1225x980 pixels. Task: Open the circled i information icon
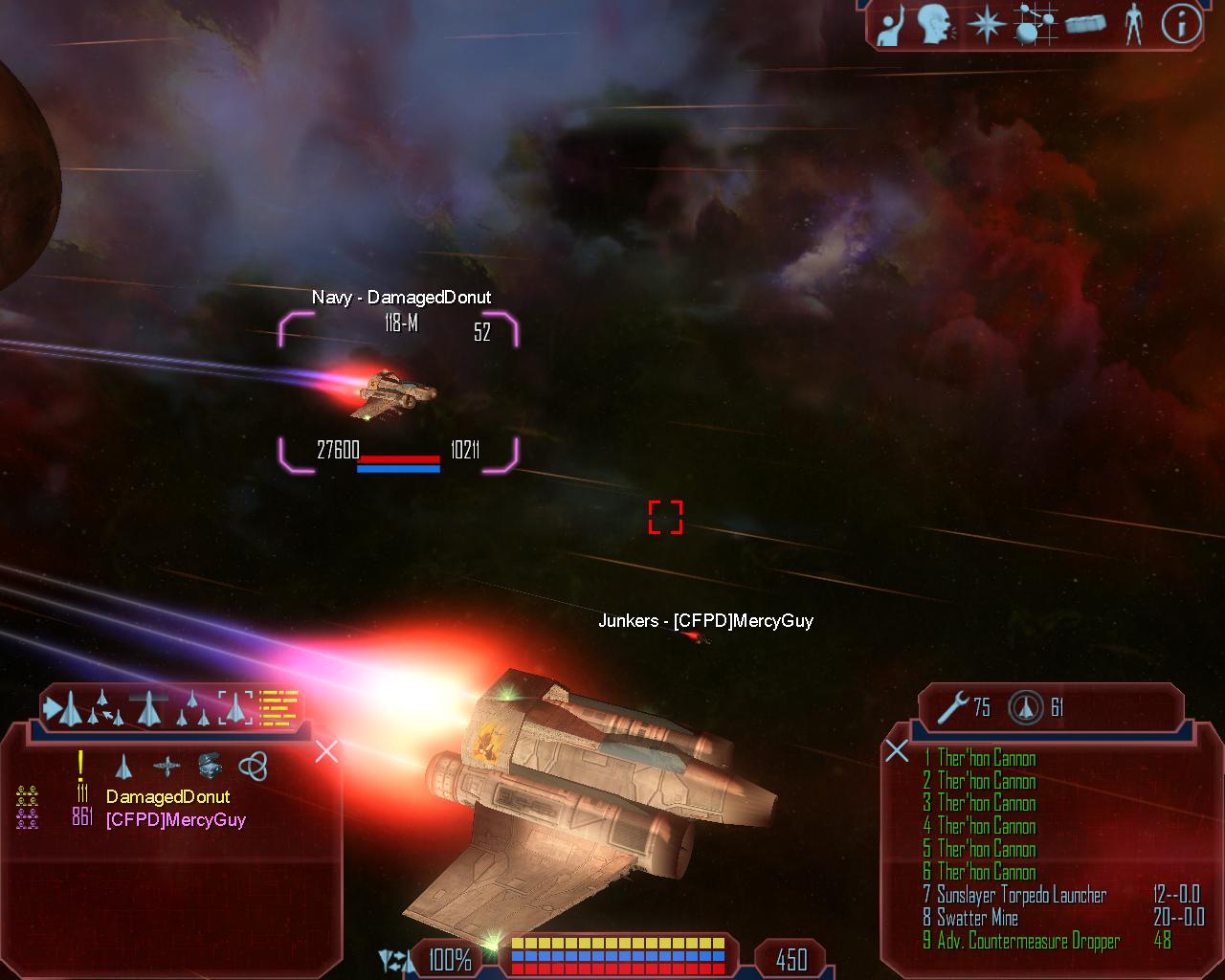1181,25
